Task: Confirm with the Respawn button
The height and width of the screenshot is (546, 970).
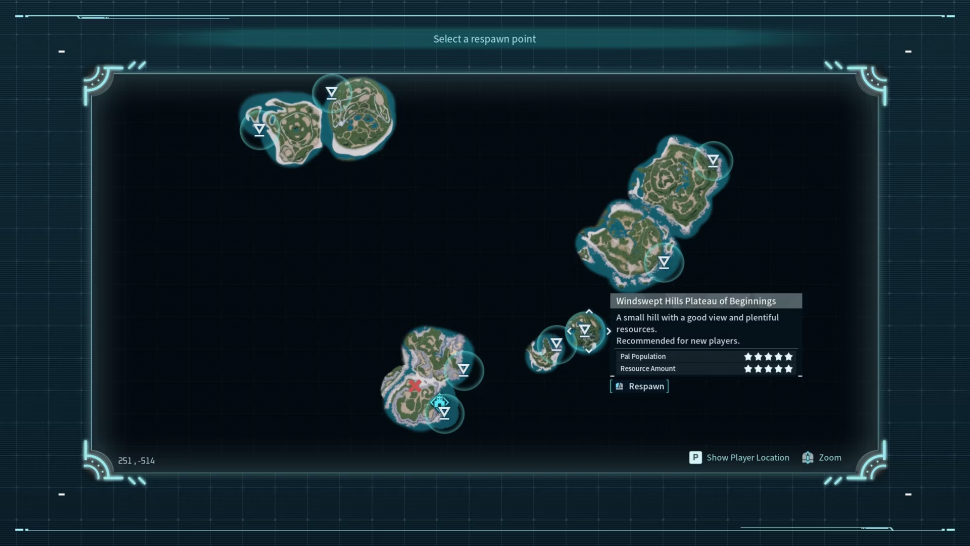Action: pyautogui.click(x=640, y=386)
